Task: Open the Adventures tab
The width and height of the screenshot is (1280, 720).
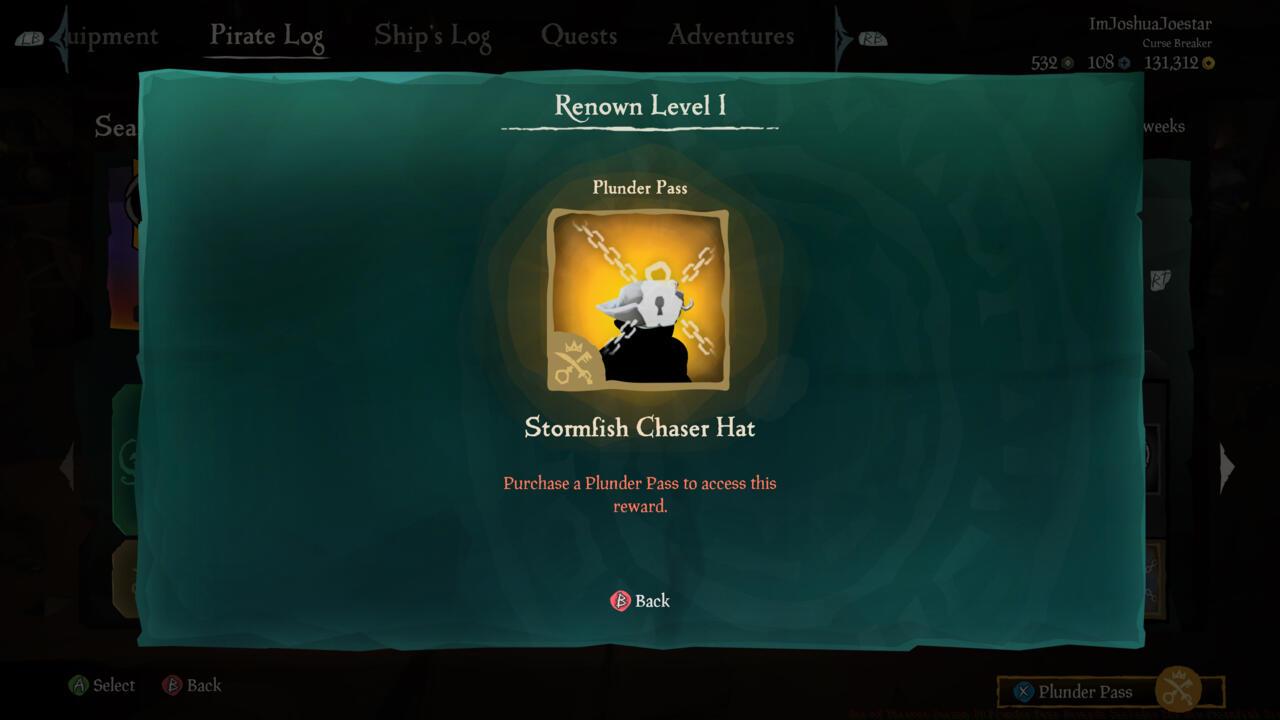Action: click(x=729, y=35)
